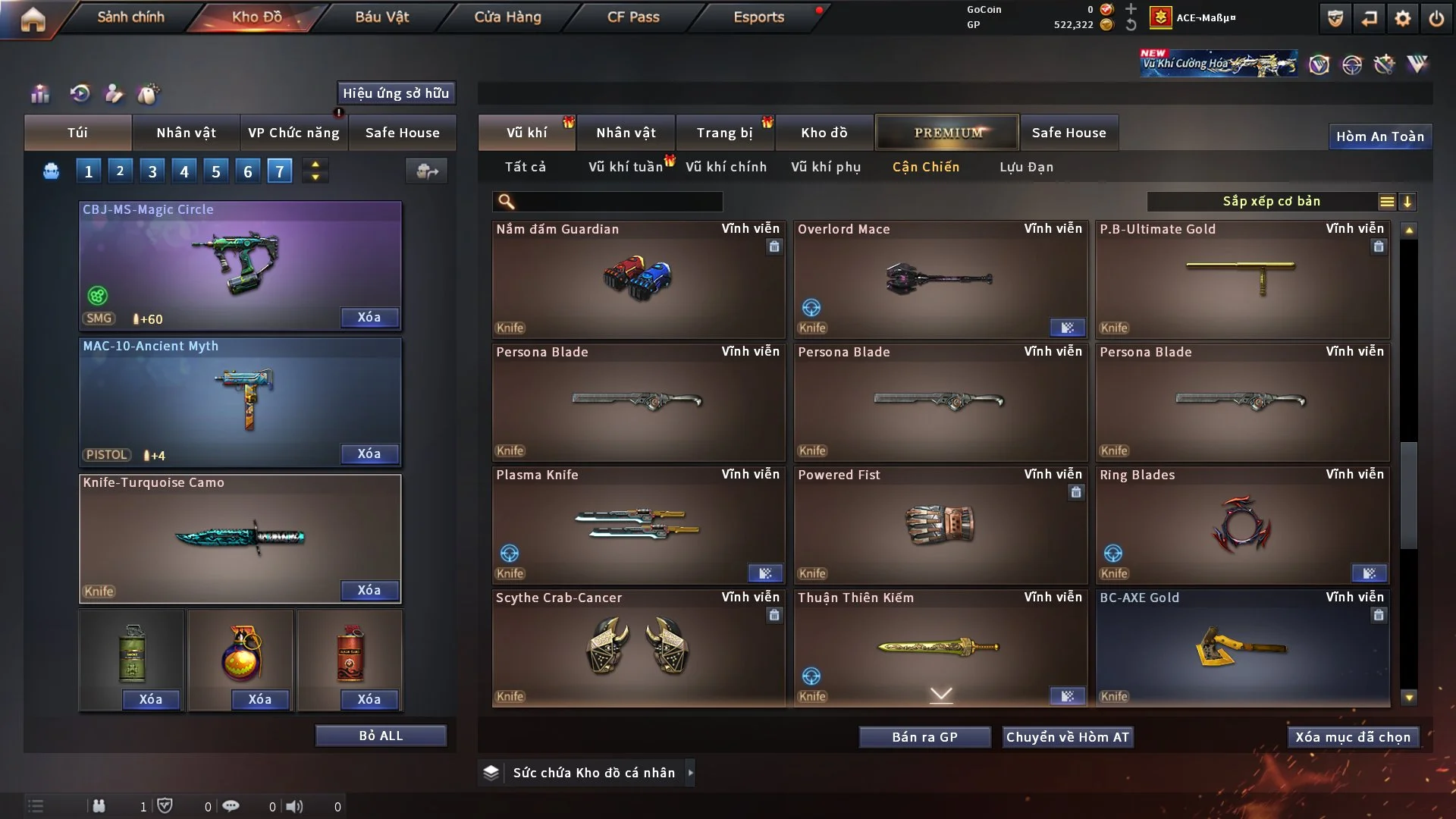The height and width of the screenshot is (819, 1456).
Task: Switch to the Nhân vật inventory tab
Action: 626,133
